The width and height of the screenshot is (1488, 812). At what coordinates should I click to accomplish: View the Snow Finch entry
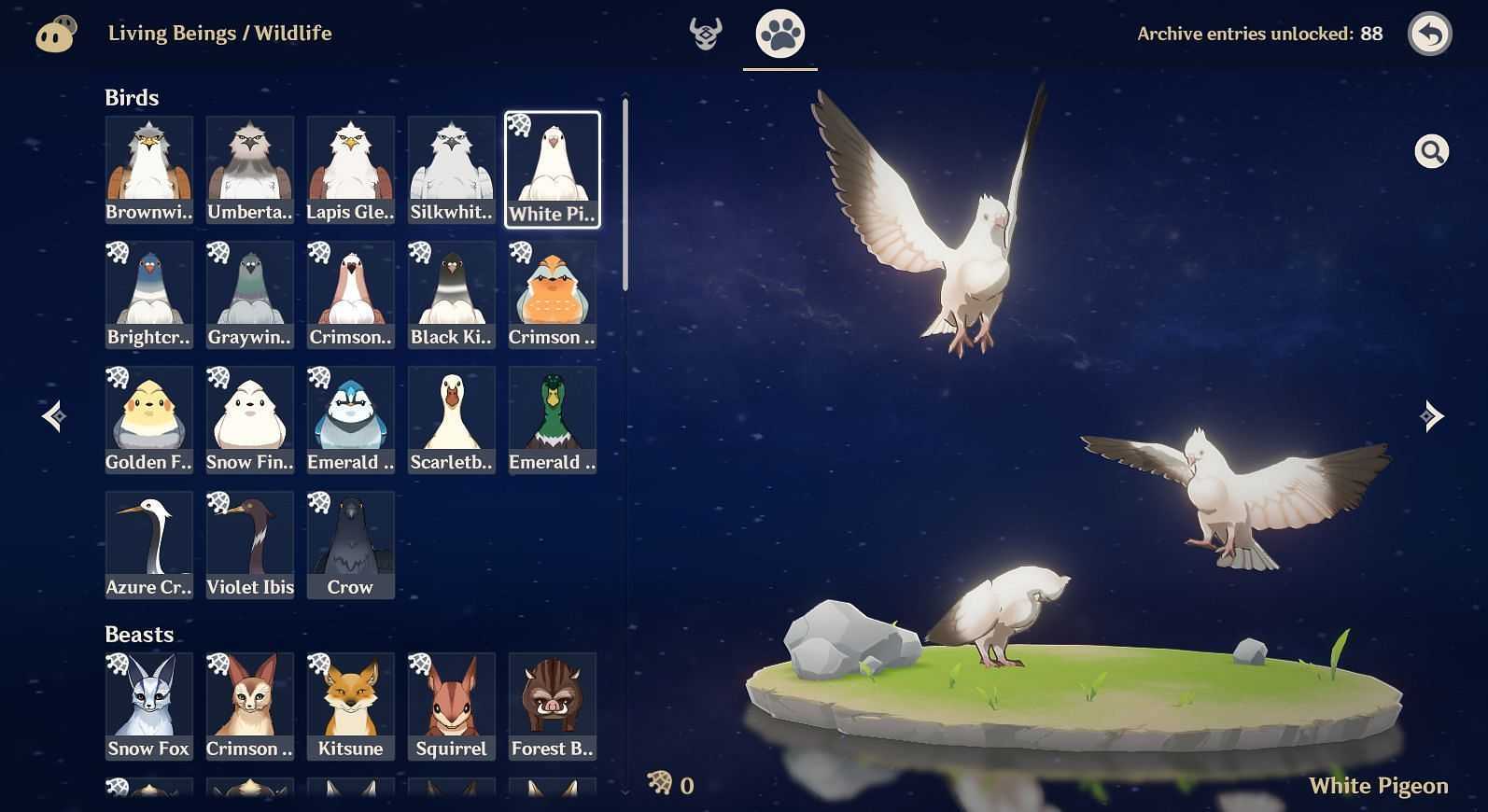click(250, 420)
